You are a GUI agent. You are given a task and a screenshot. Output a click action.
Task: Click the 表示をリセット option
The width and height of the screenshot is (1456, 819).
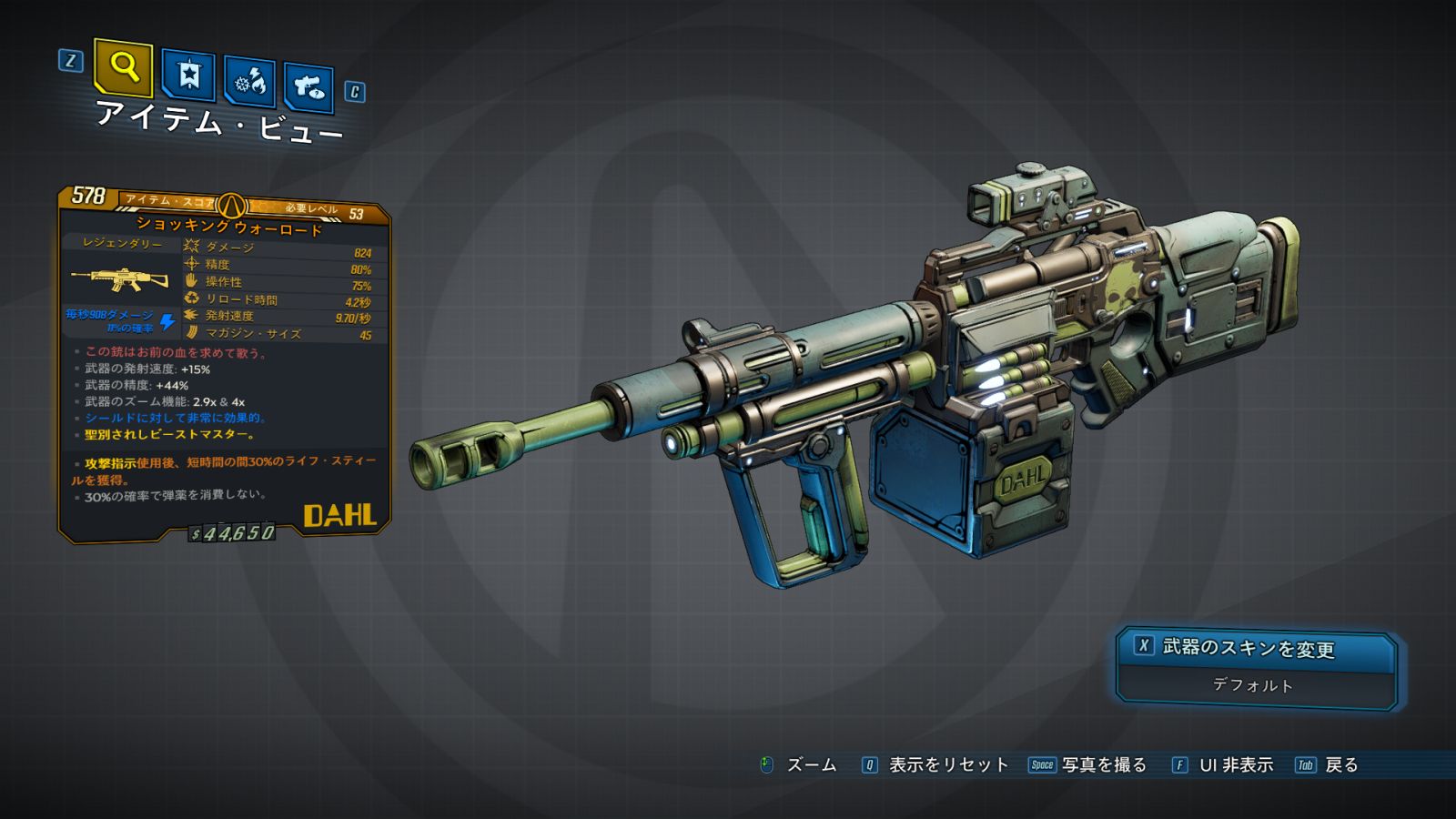coord(947,765)
